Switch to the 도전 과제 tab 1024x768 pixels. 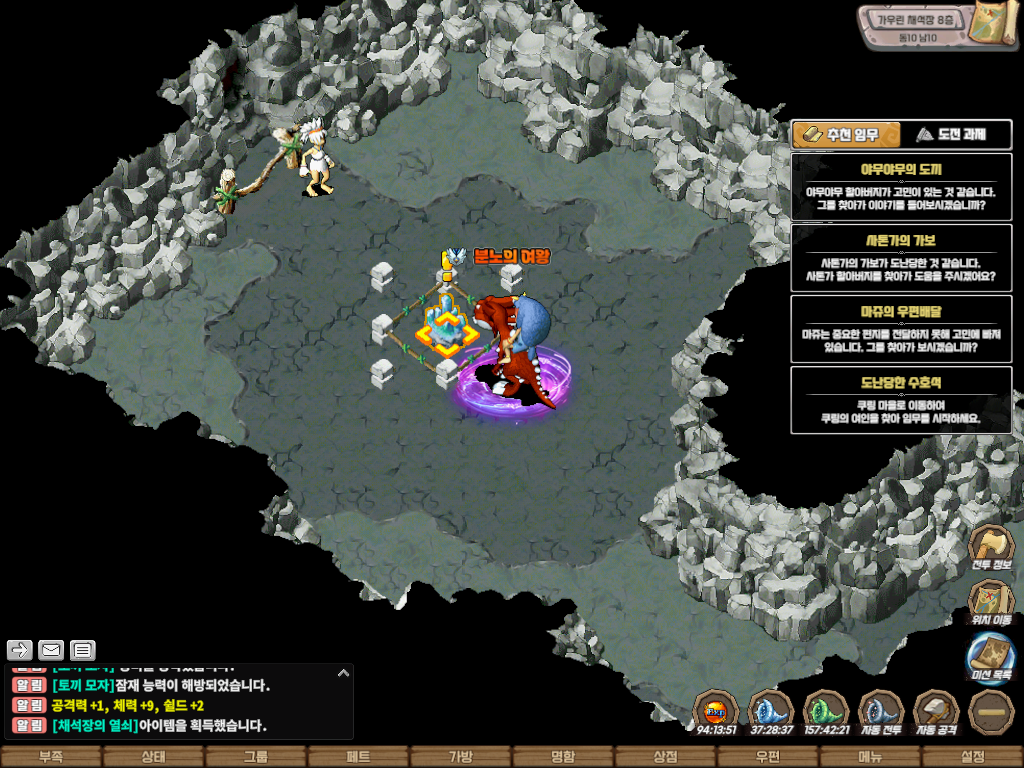955,134
